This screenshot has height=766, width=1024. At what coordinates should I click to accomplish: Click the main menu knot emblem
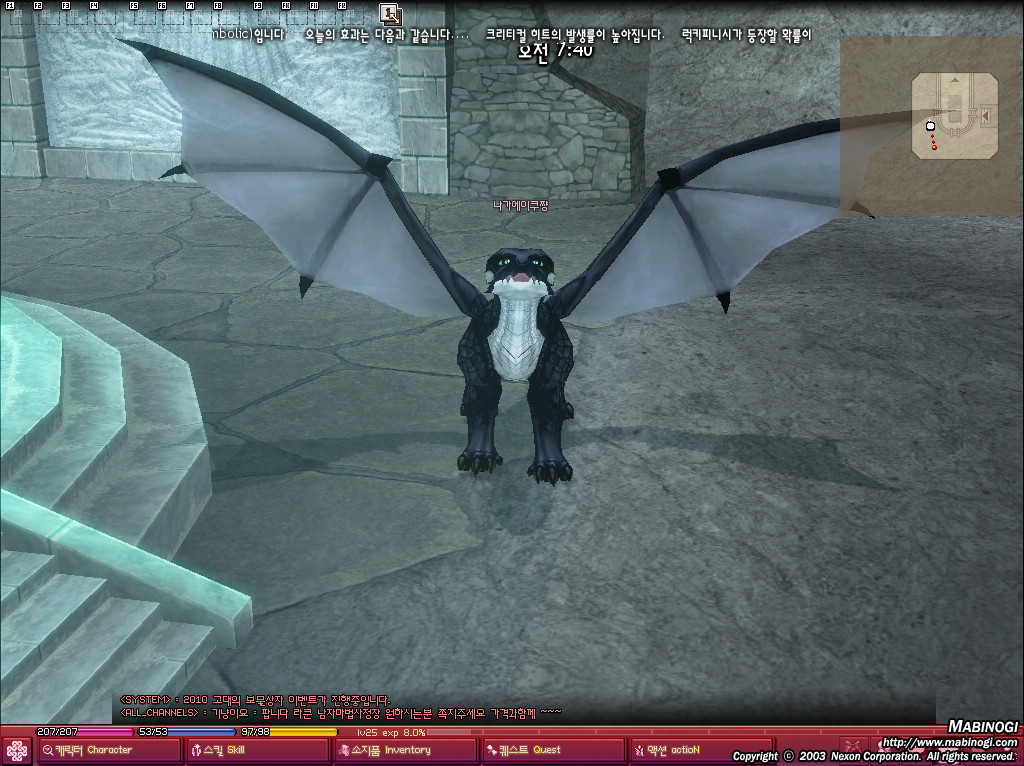coord(17,750)
